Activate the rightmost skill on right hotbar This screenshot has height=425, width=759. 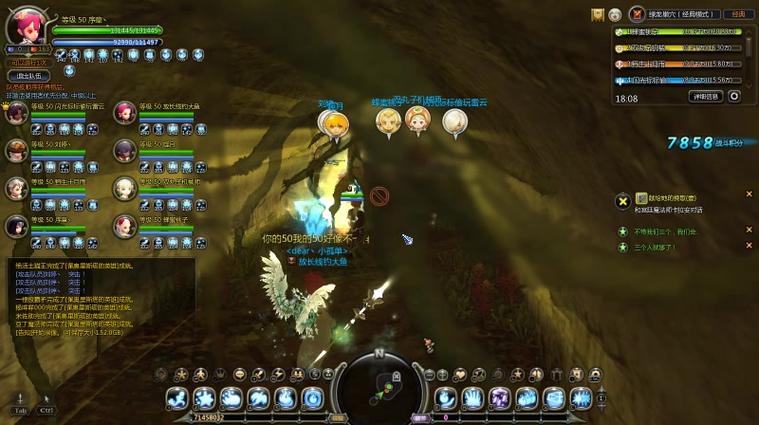click(580, 399)
